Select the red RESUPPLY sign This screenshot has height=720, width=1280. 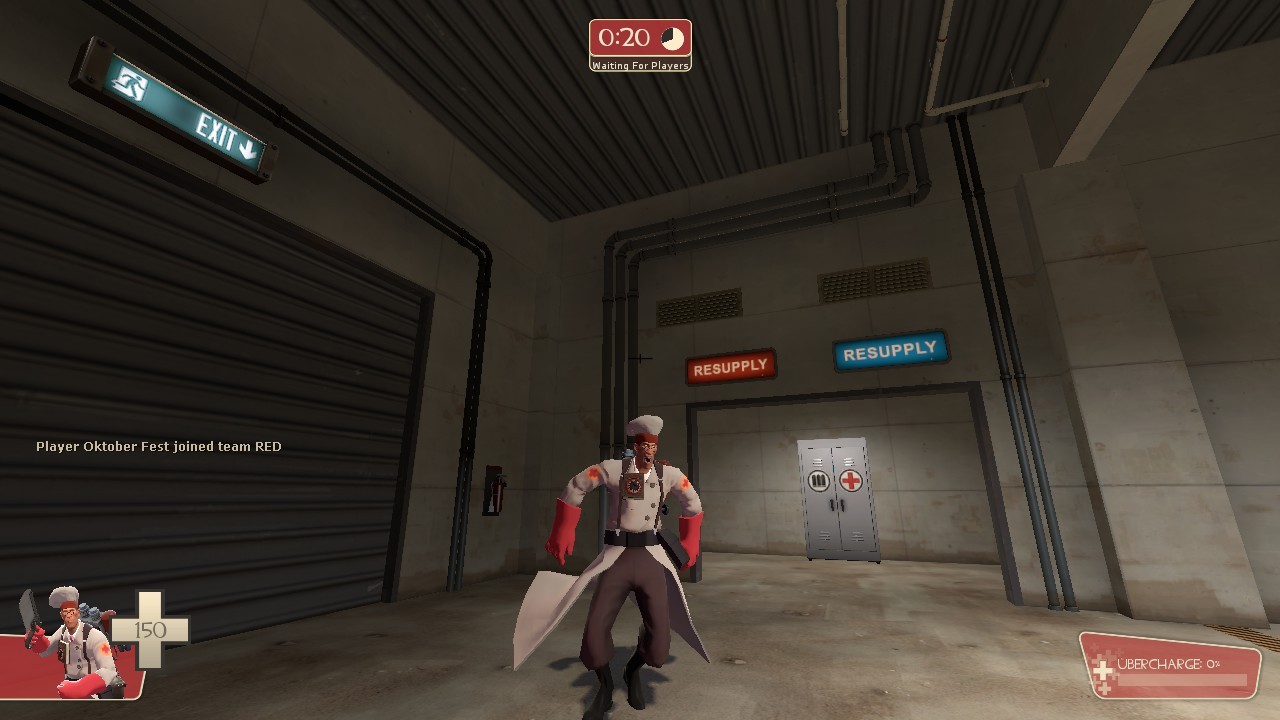[x=731, y=364]
